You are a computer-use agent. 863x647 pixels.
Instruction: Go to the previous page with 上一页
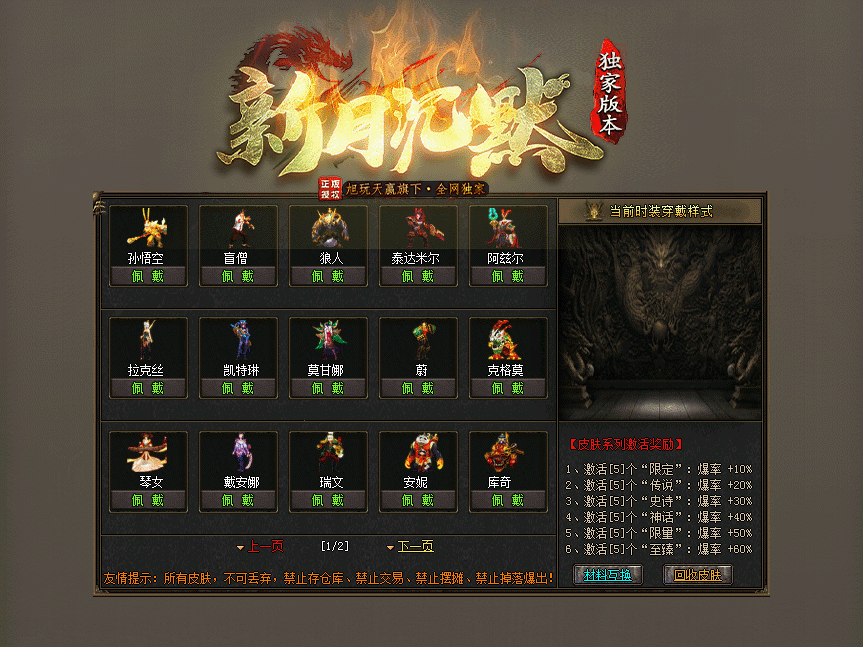coord(260,546)
